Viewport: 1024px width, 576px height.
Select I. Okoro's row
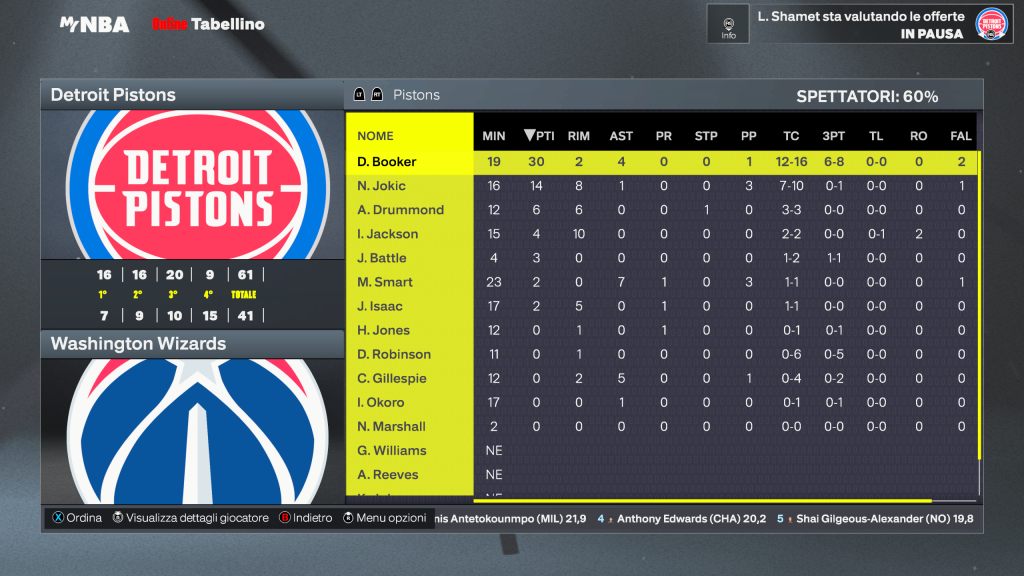[x=381, y=402]
